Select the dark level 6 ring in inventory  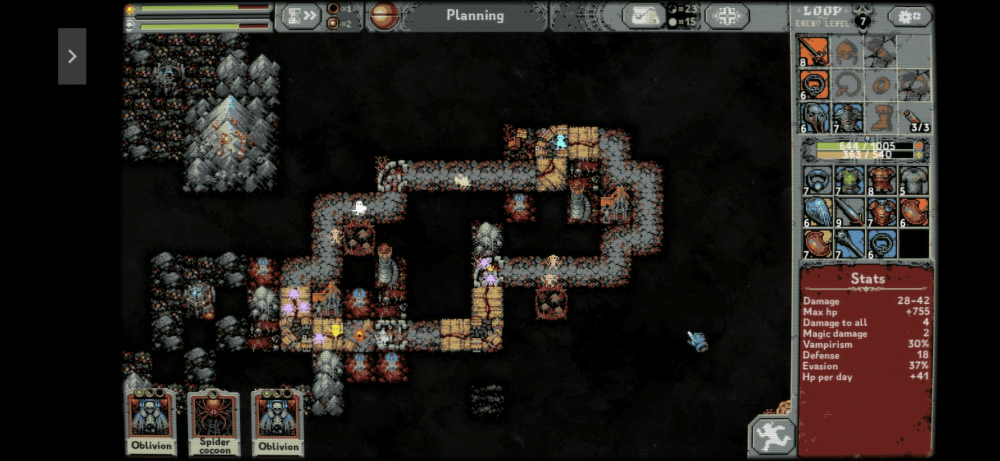(881, 244)
